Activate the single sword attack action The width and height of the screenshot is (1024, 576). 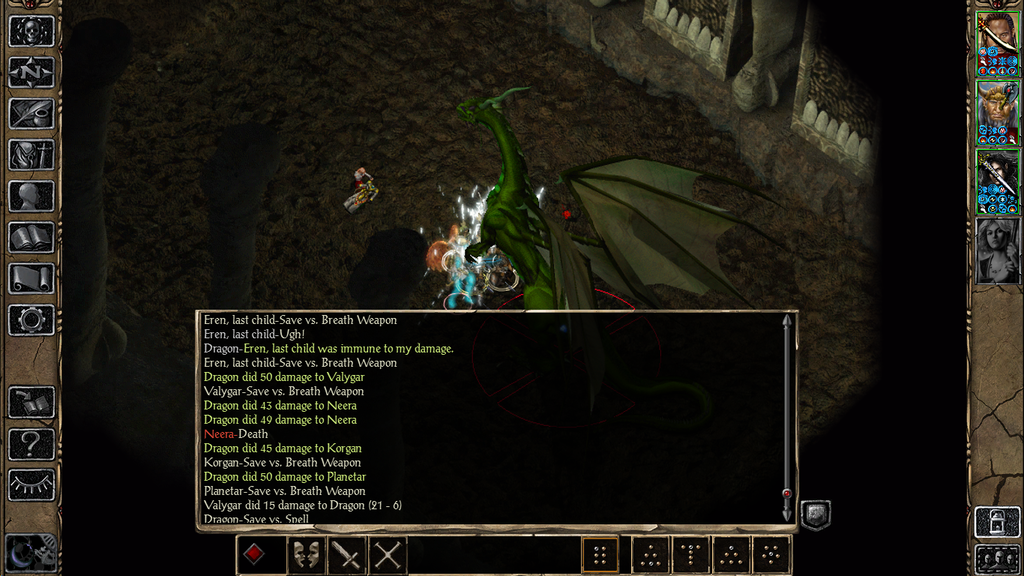pos(347,554)
